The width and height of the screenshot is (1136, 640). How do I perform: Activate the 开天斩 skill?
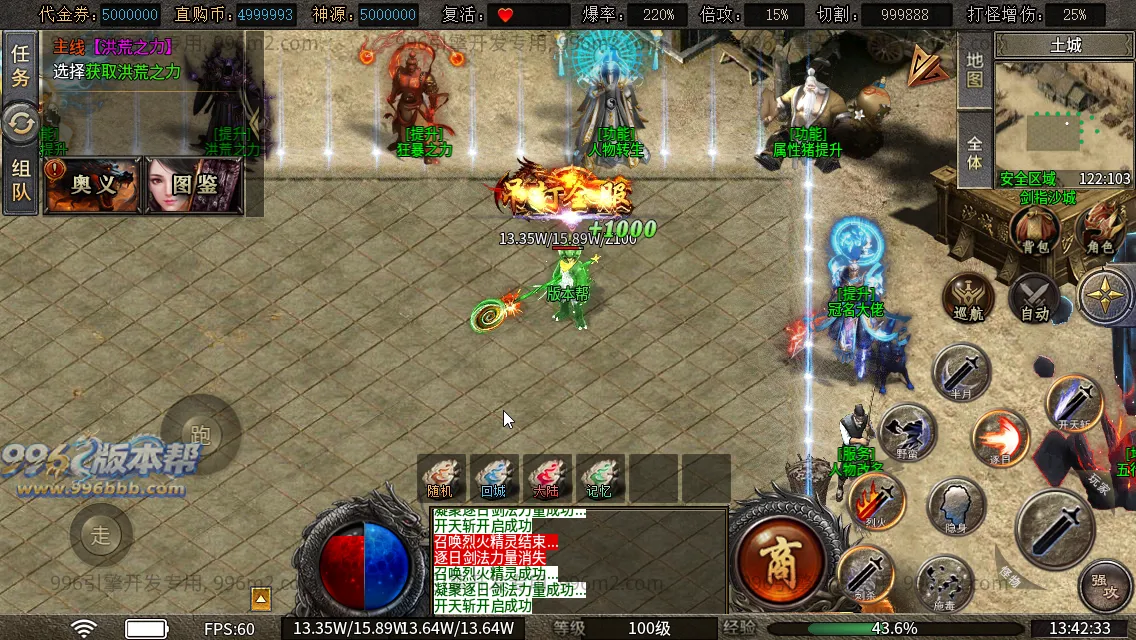1074,403
